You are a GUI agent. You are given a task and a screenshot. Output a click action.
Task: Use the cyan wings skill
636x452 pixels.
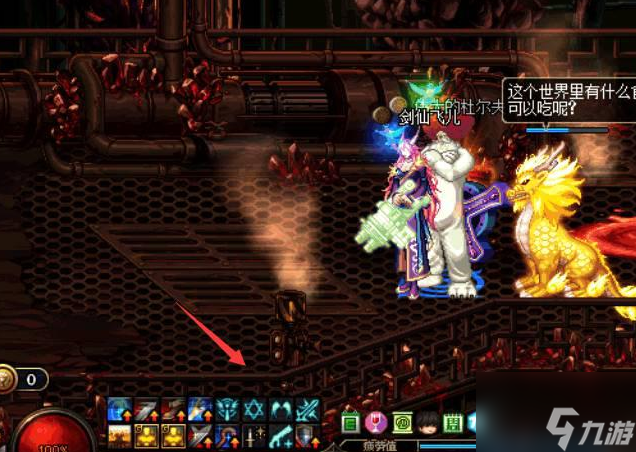coord(281,409)
